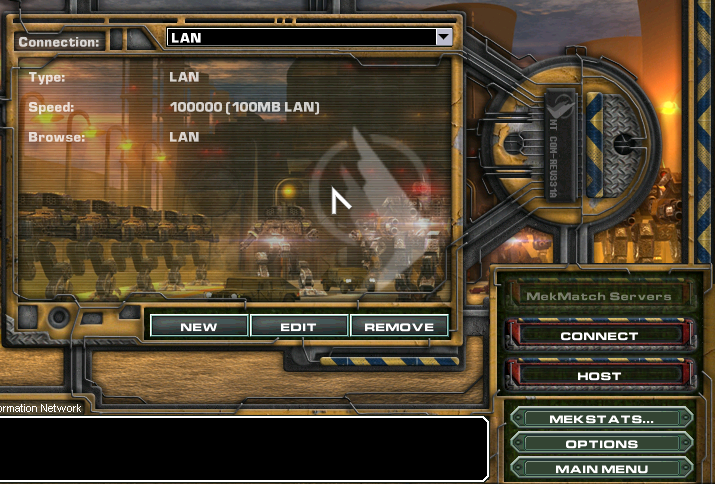Host a multiplayer game
This screenshot has height=484, width=715.
pyautogui.click(x=599, y=376)
